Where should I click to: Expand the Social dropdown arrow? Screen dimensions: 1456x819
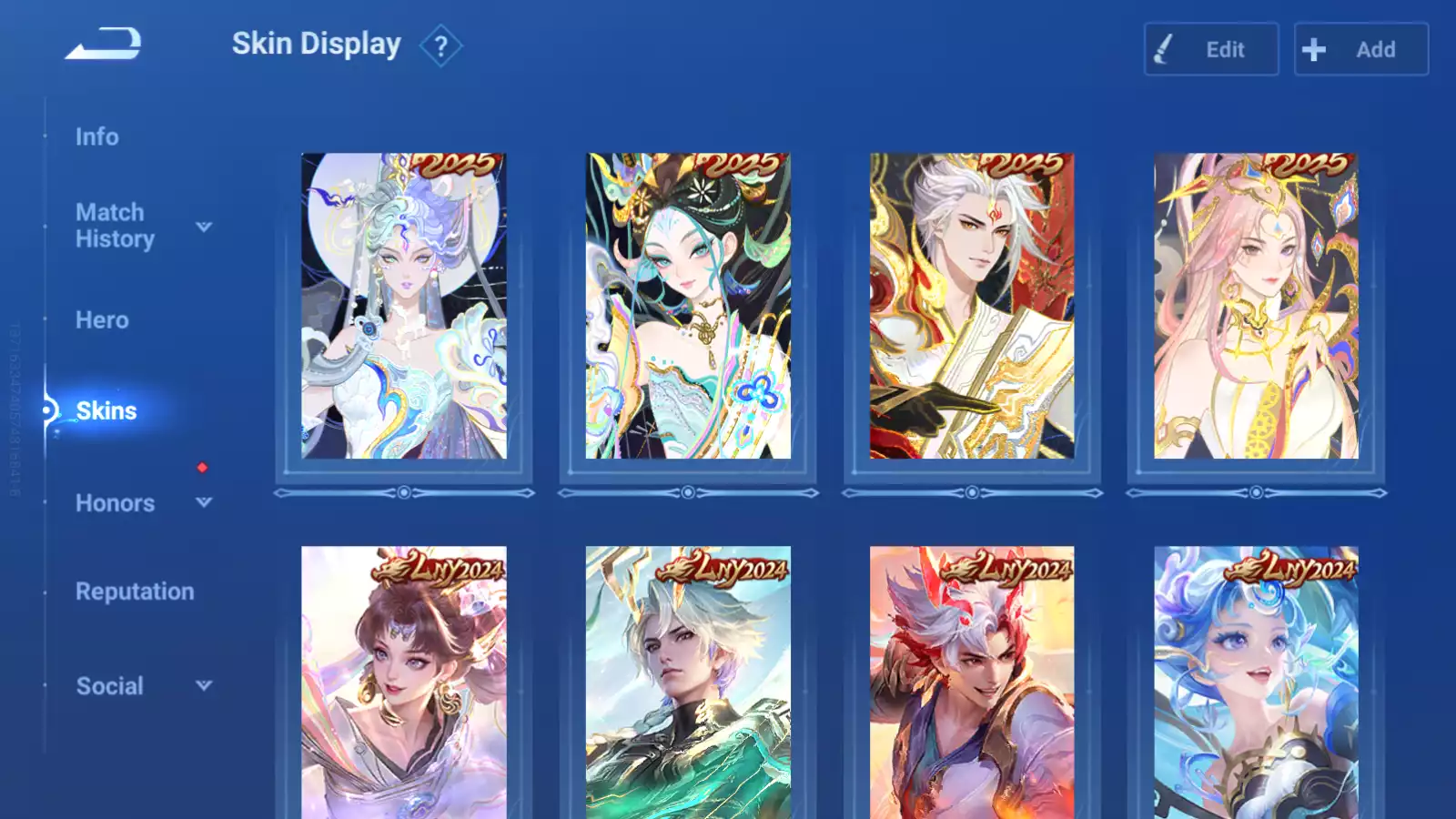[x=204, y=685]
